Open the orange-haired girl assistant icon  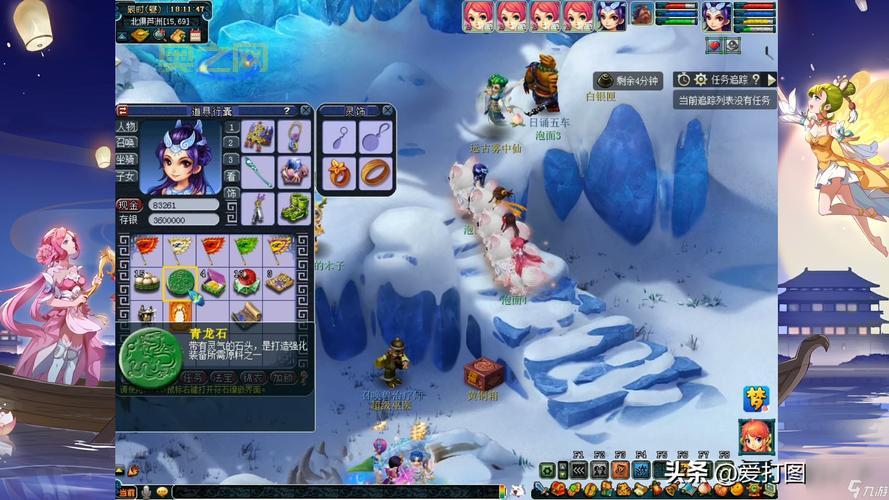[x=754, y=436]
